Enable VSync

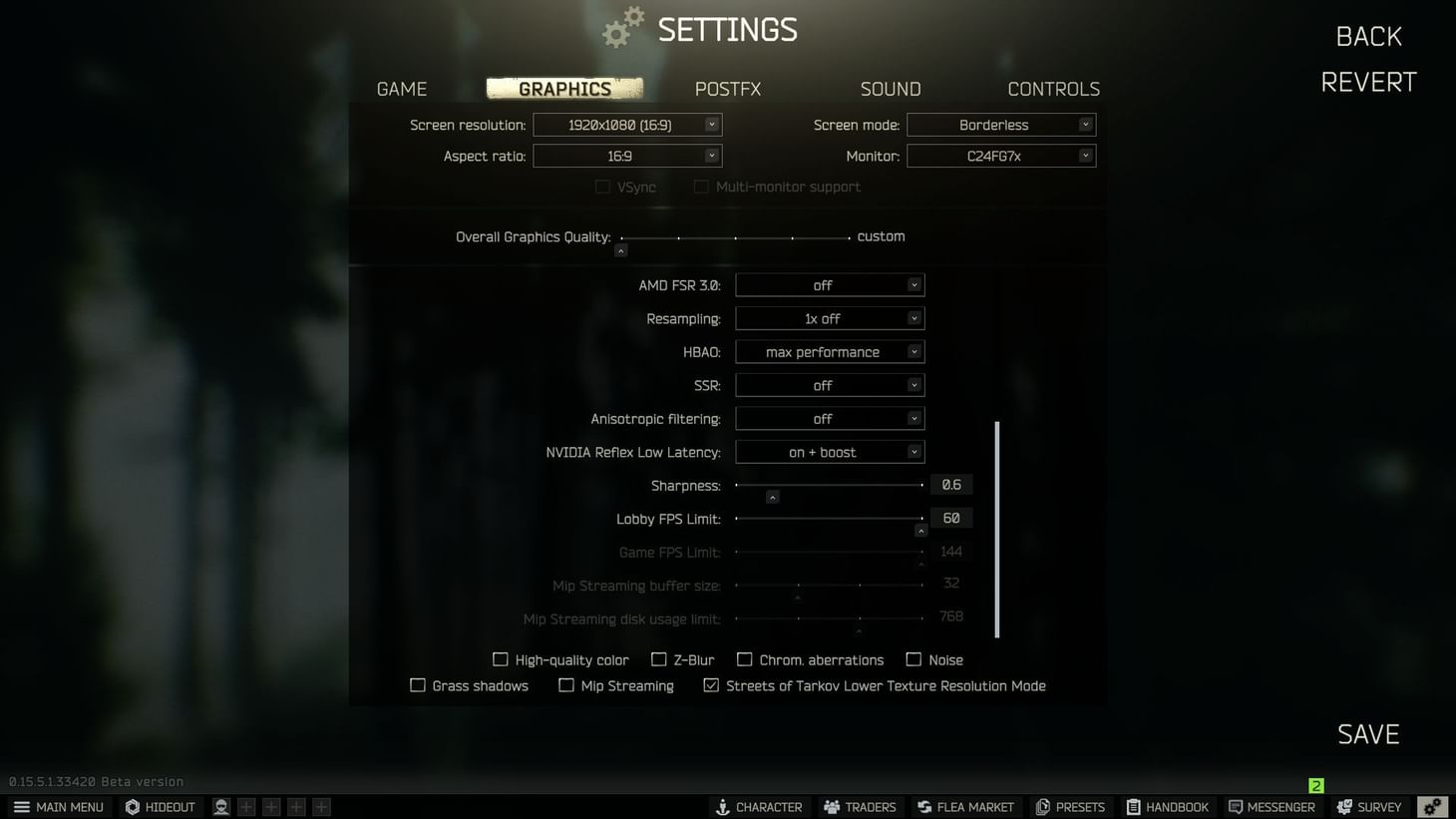pos(602,187)
